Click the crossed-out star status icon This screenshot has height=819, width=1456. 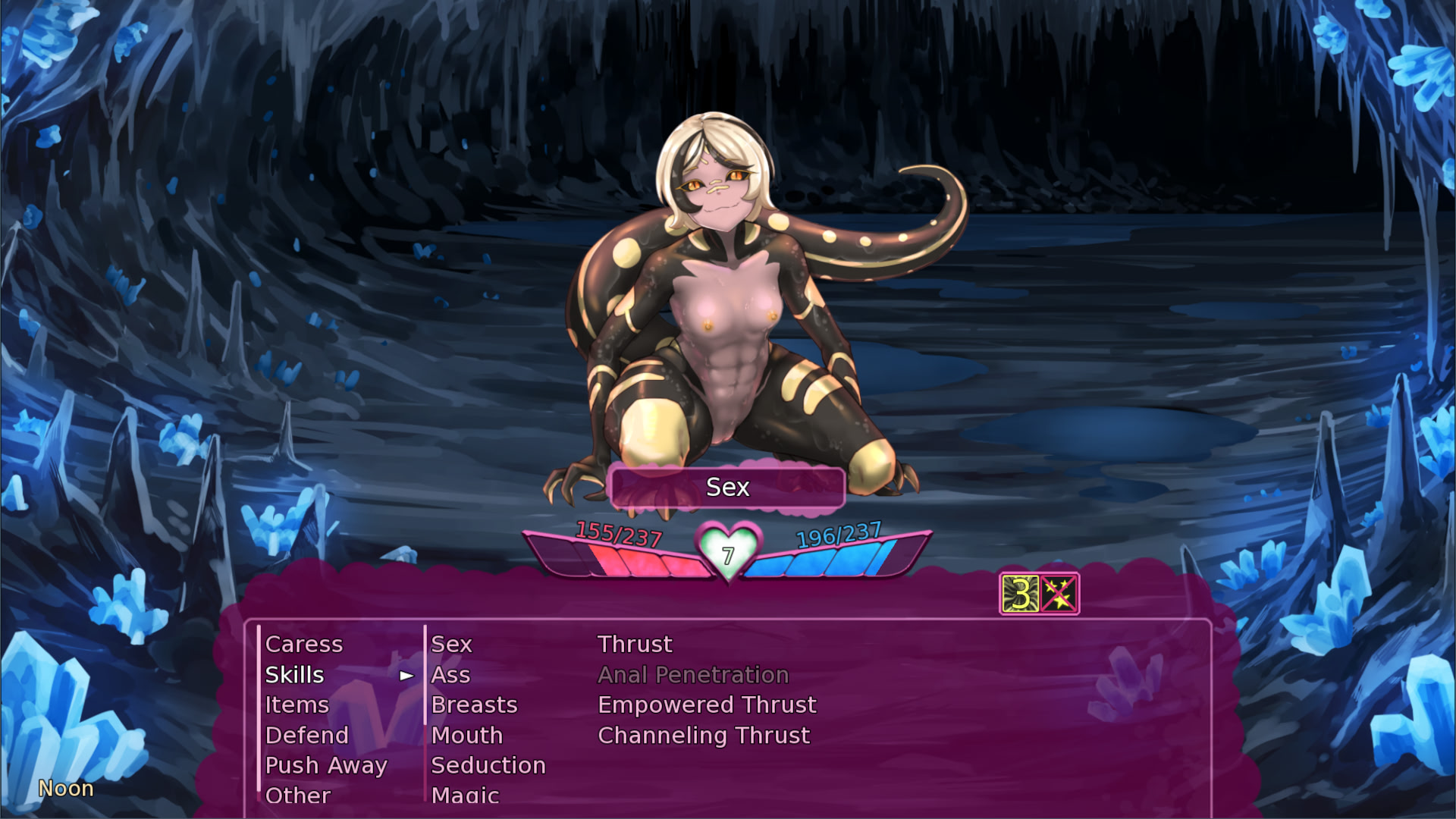[x=1059, y=594]
